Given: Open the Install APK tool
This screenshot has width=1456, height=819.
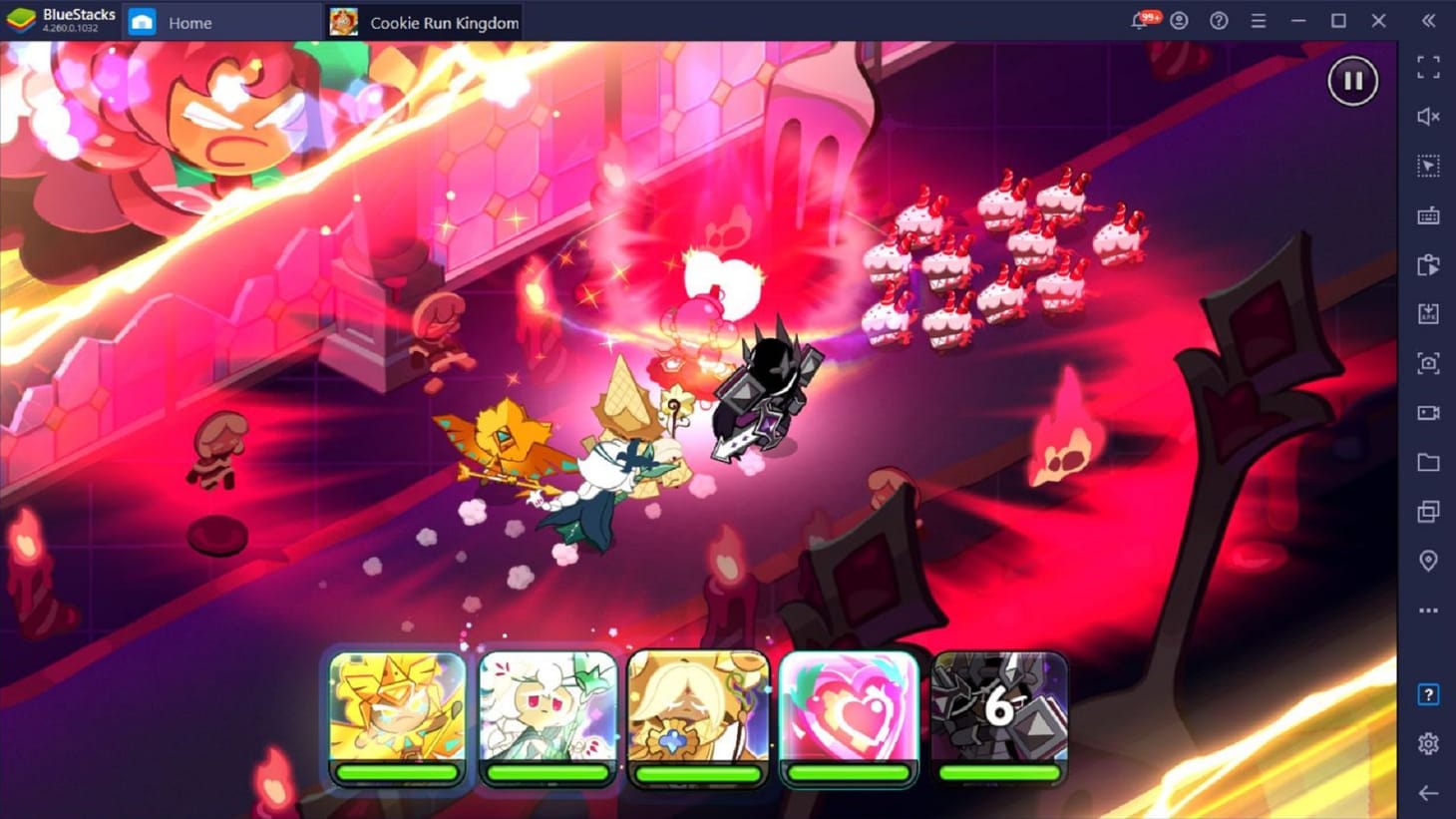Looking at the screenshot, I should click(x=1428, y=313).
